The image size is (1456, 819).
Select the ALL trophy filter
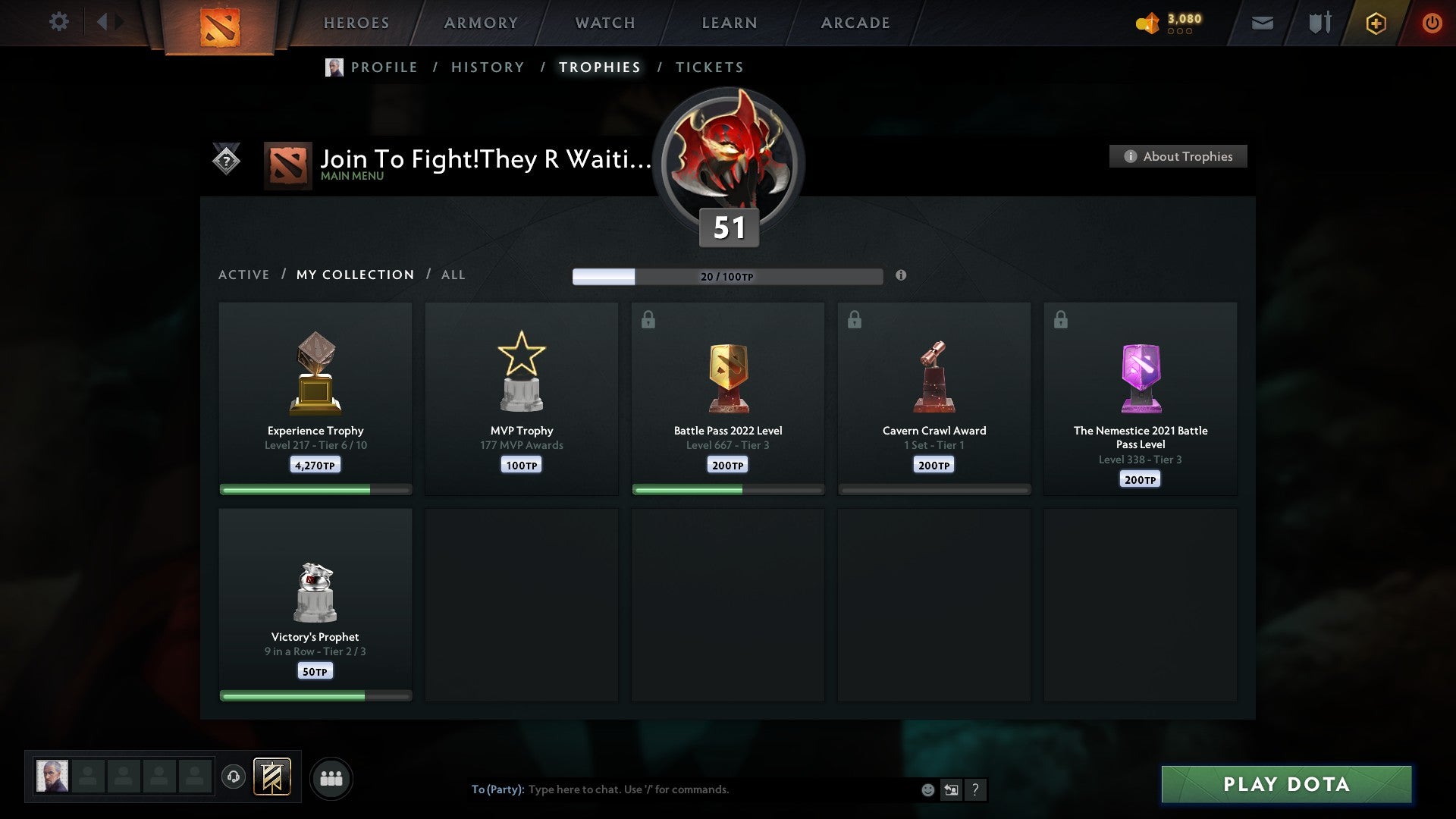(453, 275)
